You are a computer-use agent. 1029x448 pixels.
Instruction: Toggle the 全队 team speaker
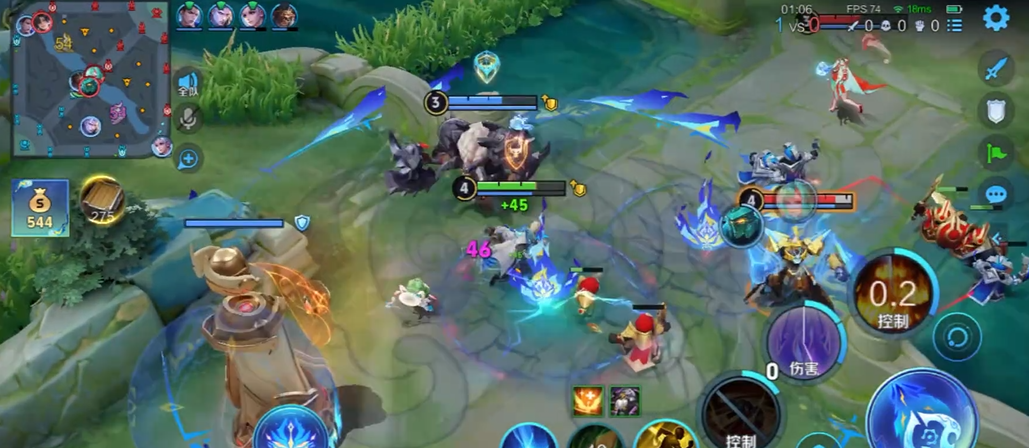187,84
